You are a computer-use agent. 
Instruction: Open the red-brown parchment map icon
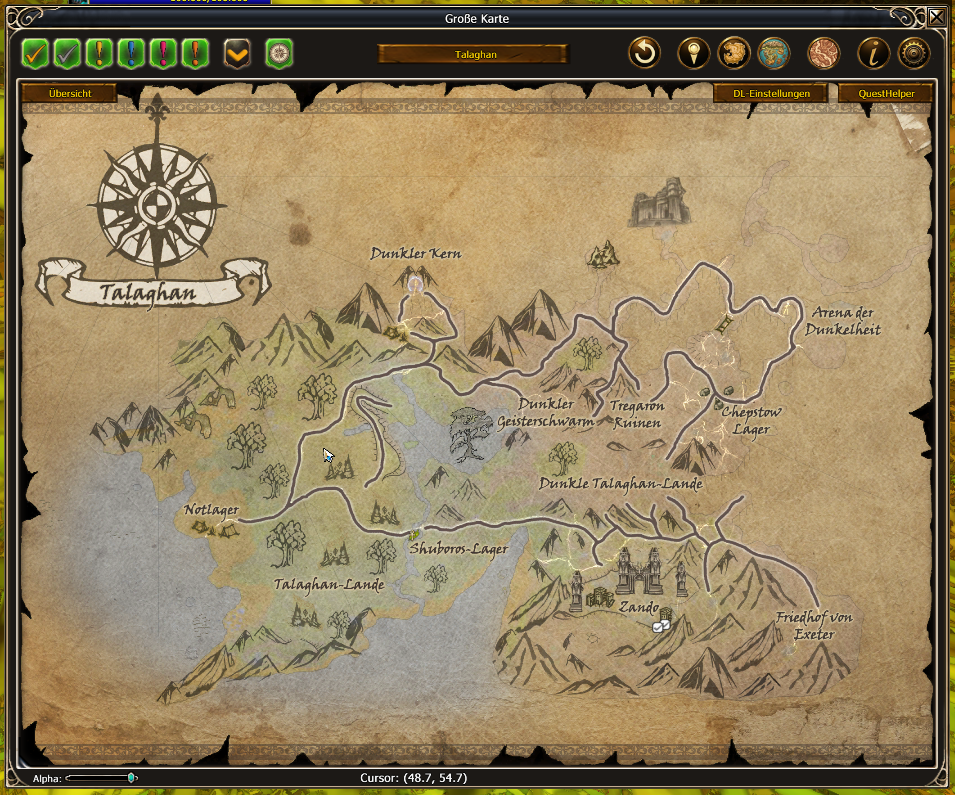[x=823, y=53]
